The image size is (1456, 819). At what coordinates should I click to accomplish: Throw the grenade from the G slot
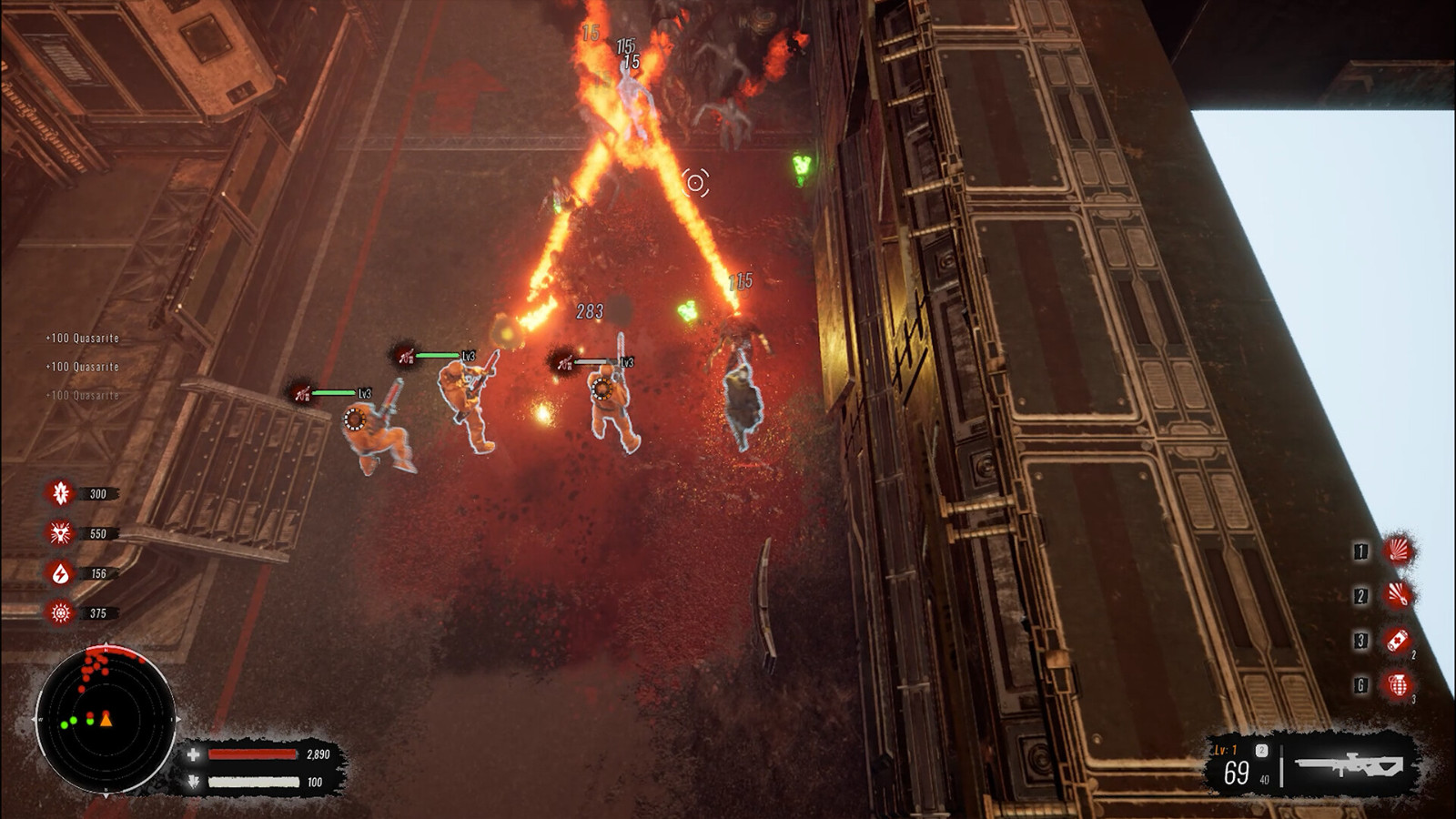point(1398,684)
